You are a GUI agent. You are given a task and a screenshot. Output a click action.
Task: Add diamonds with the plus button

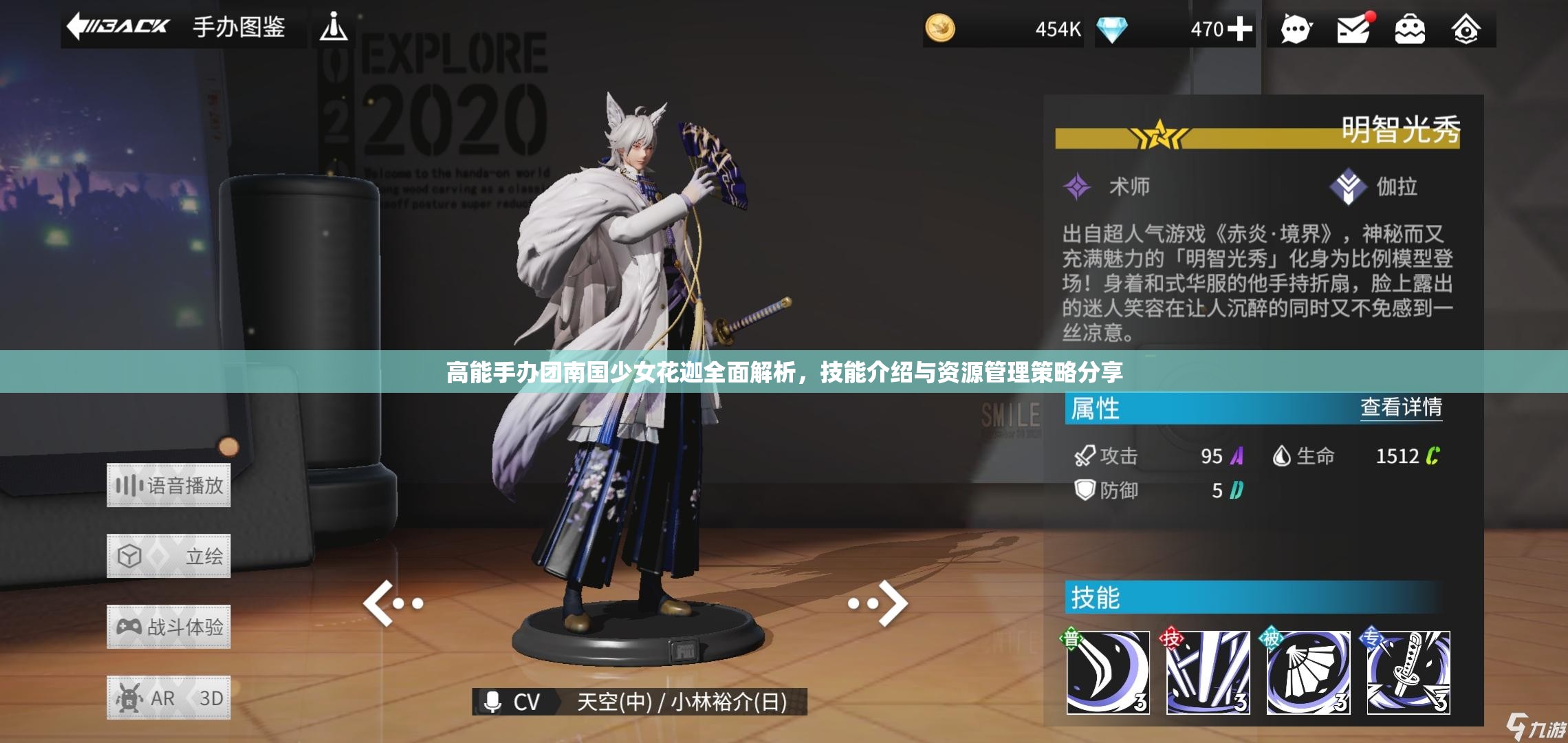[x=1239, y=29]
